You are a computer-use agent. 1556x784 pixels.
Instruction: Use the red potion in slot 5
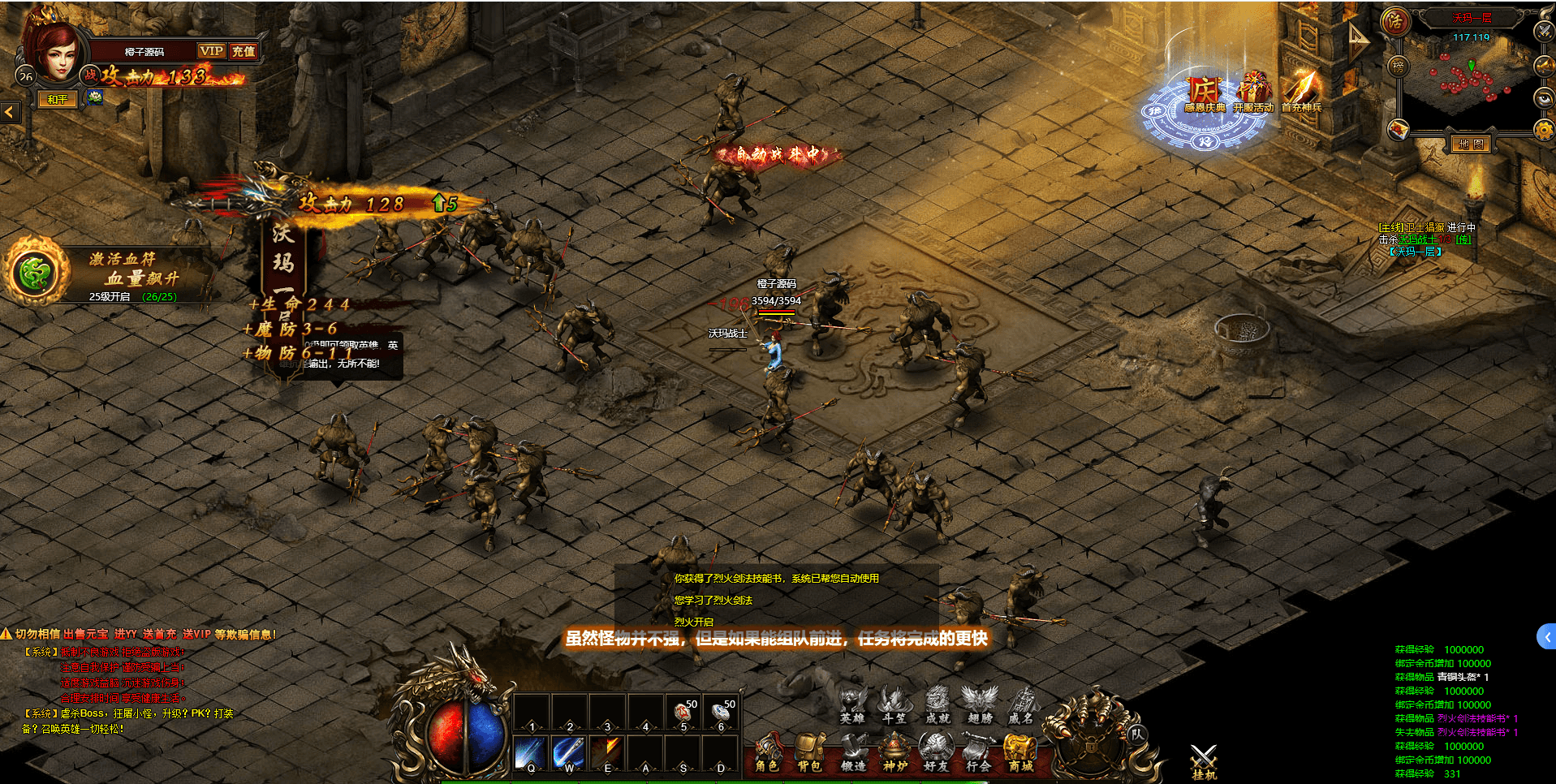coord(683,714)
